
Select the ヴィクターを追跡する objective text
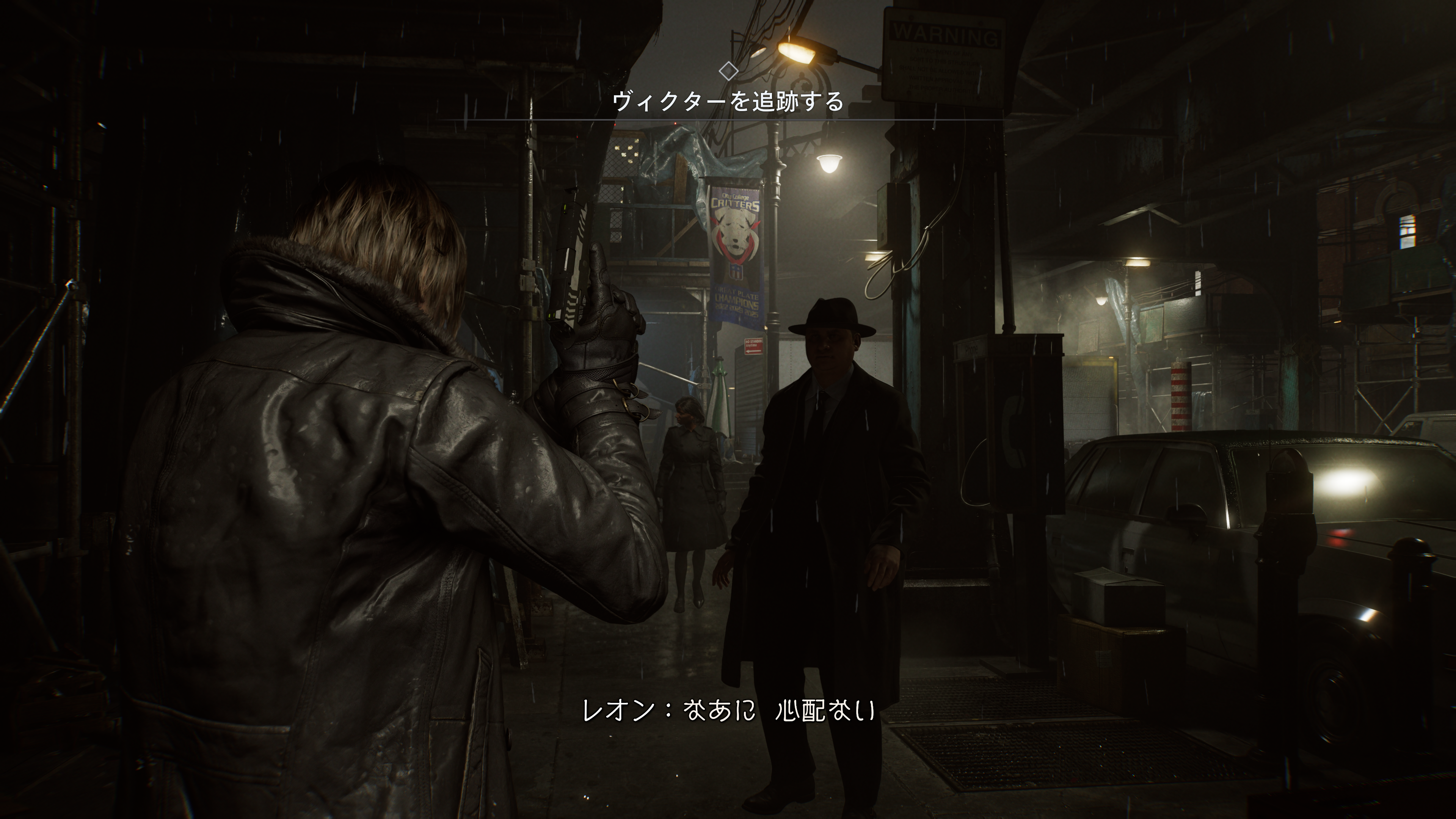tap(728, 102)
